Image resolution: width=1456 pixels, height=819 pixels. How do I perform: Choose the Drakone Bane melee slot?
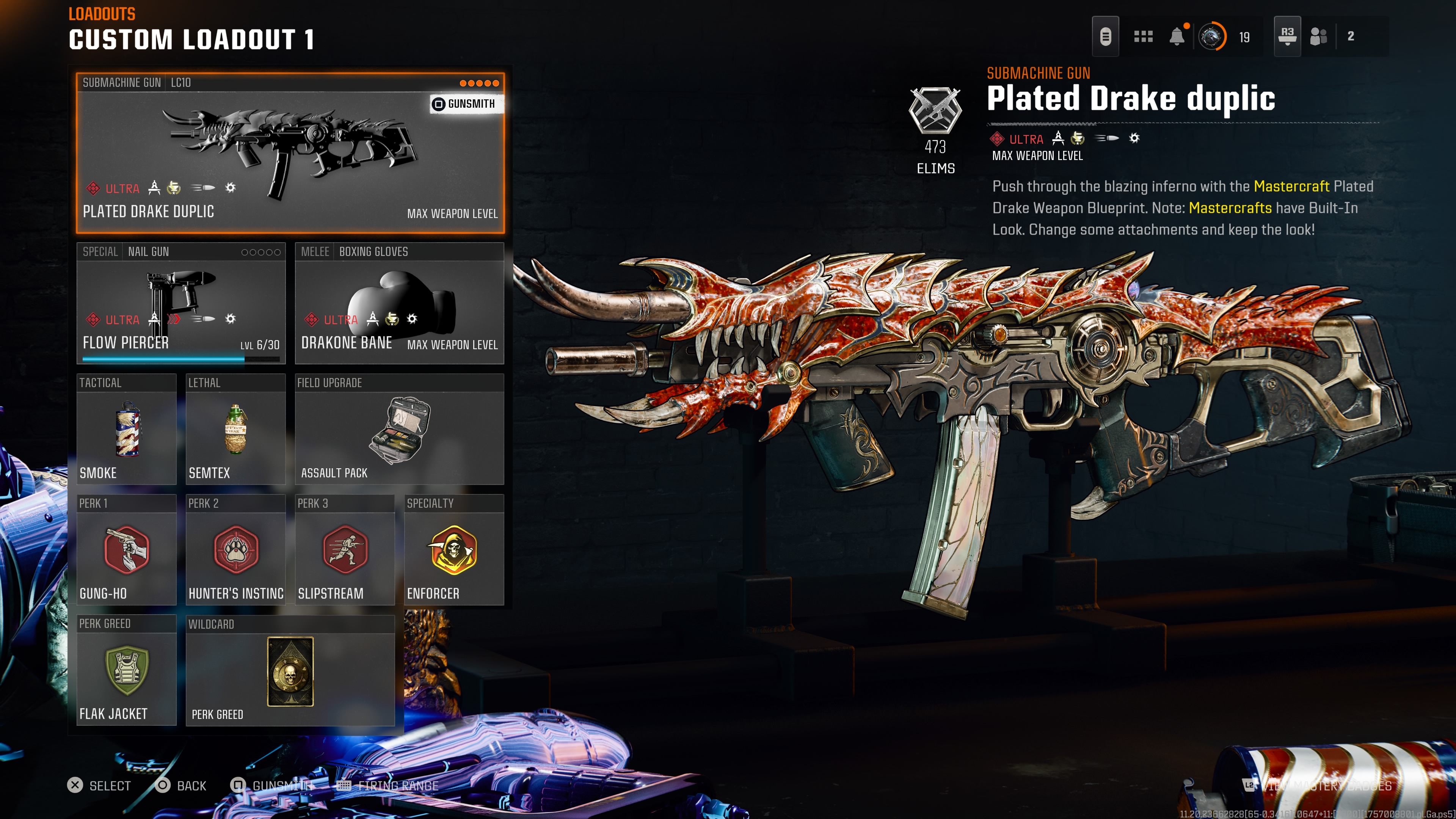(x=399, y=304)
